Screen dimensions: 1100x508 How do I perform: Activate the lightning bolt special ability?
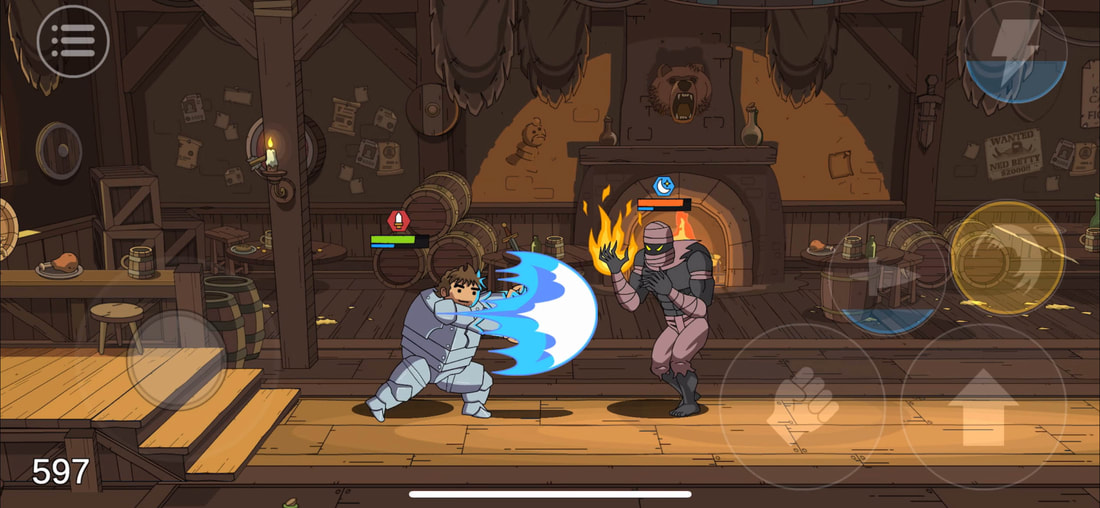(1015, 52)
